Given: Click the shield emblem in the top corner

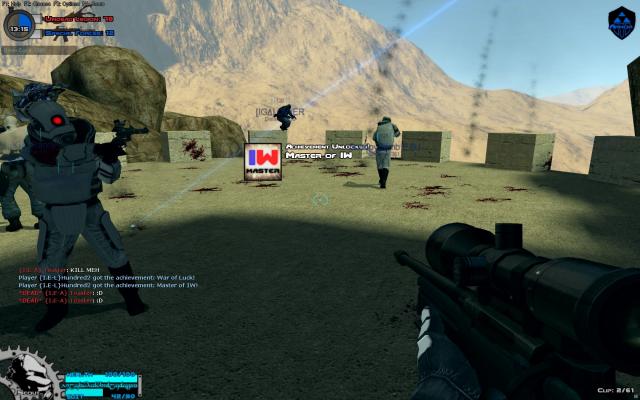Looking at the screenshot, I should tap(621, 19).
